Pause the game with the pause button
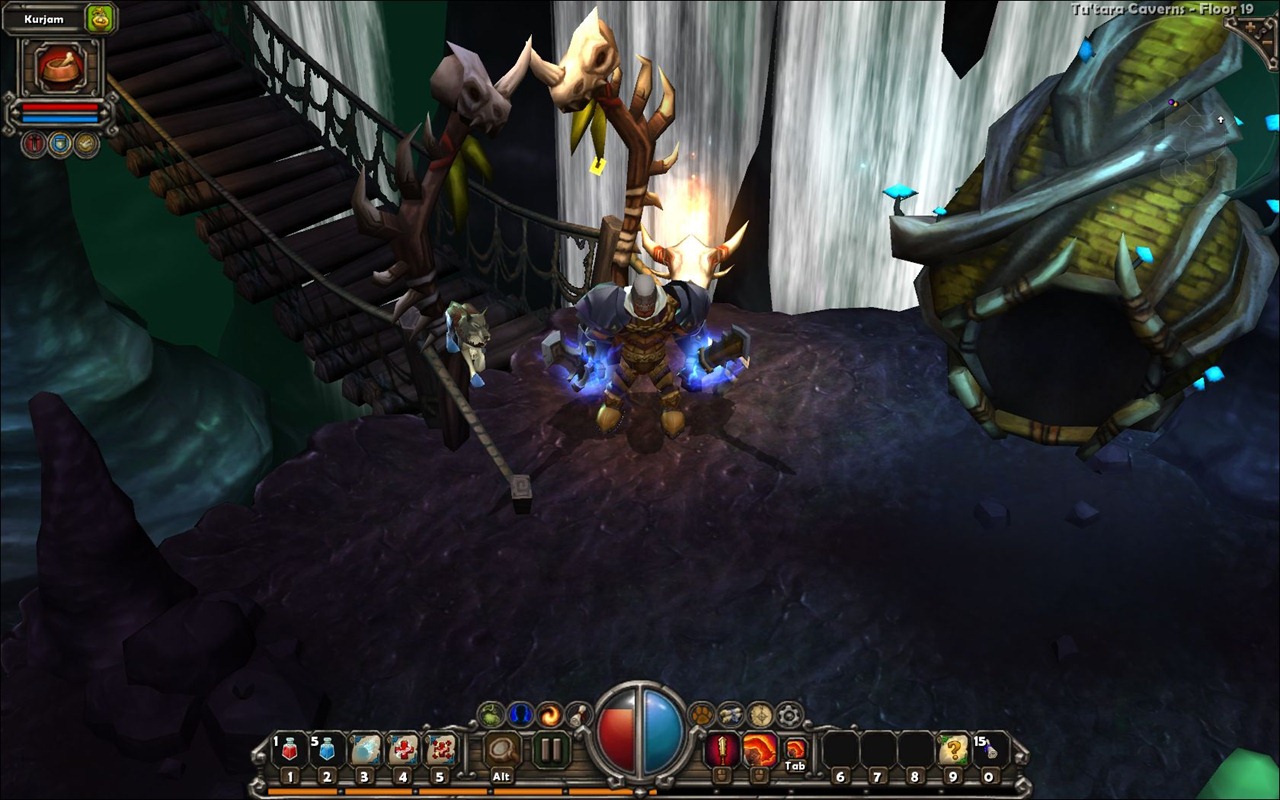The width and height of the screenshot is (1280, 800). click(550, 749)
